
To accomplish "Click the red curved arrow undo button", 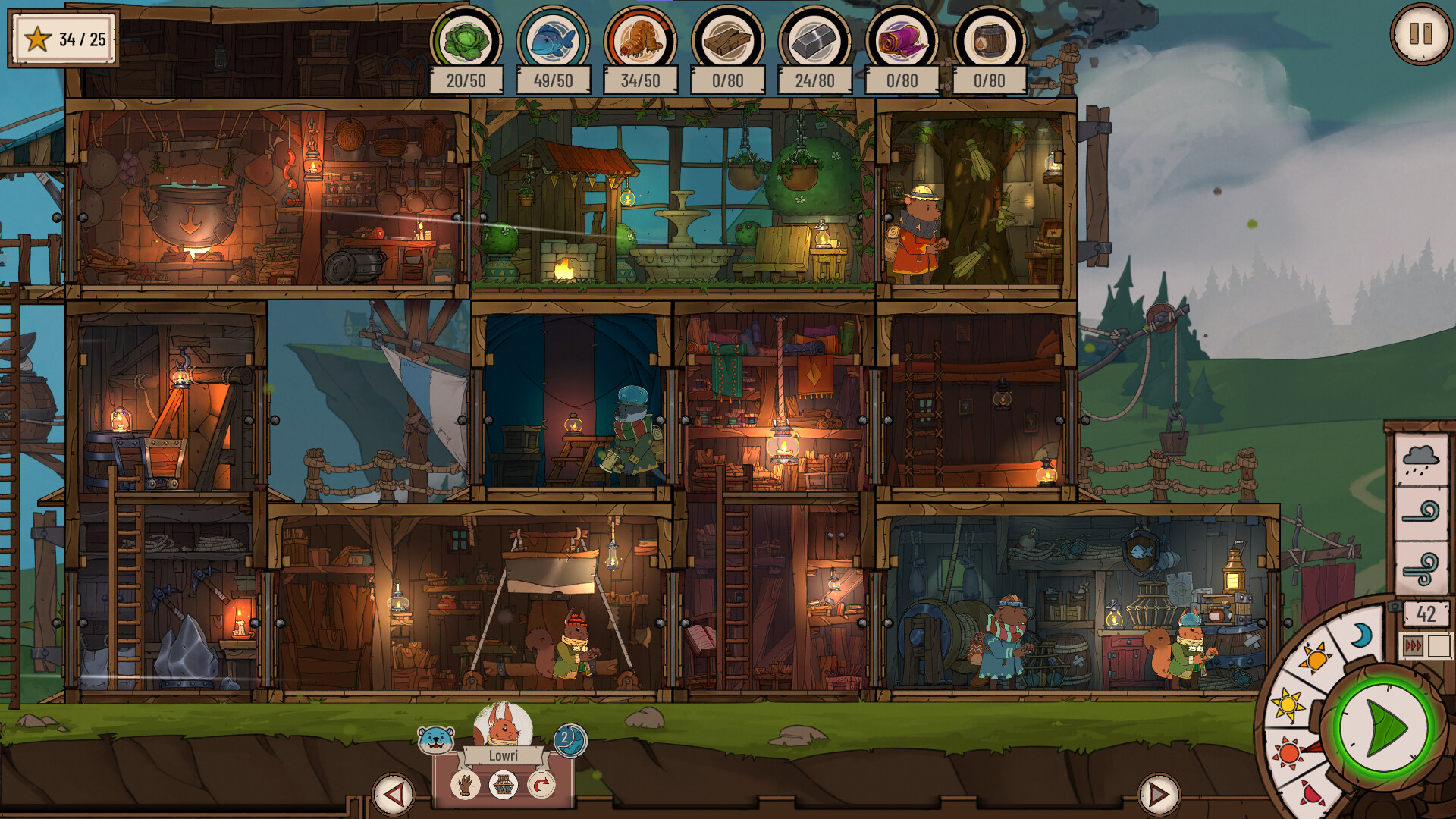I will [541, 785].
